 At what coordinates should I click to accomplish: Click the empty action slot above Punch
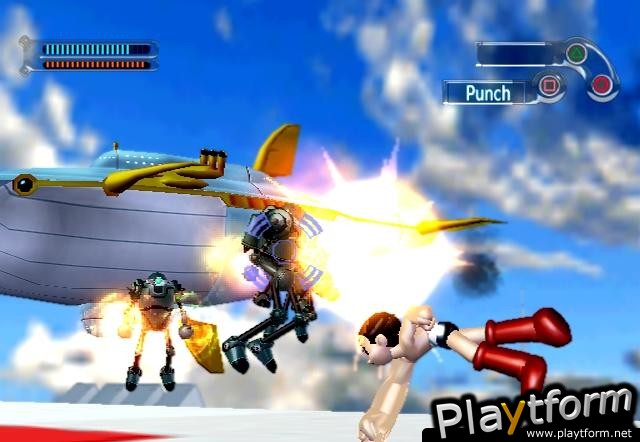517,53
